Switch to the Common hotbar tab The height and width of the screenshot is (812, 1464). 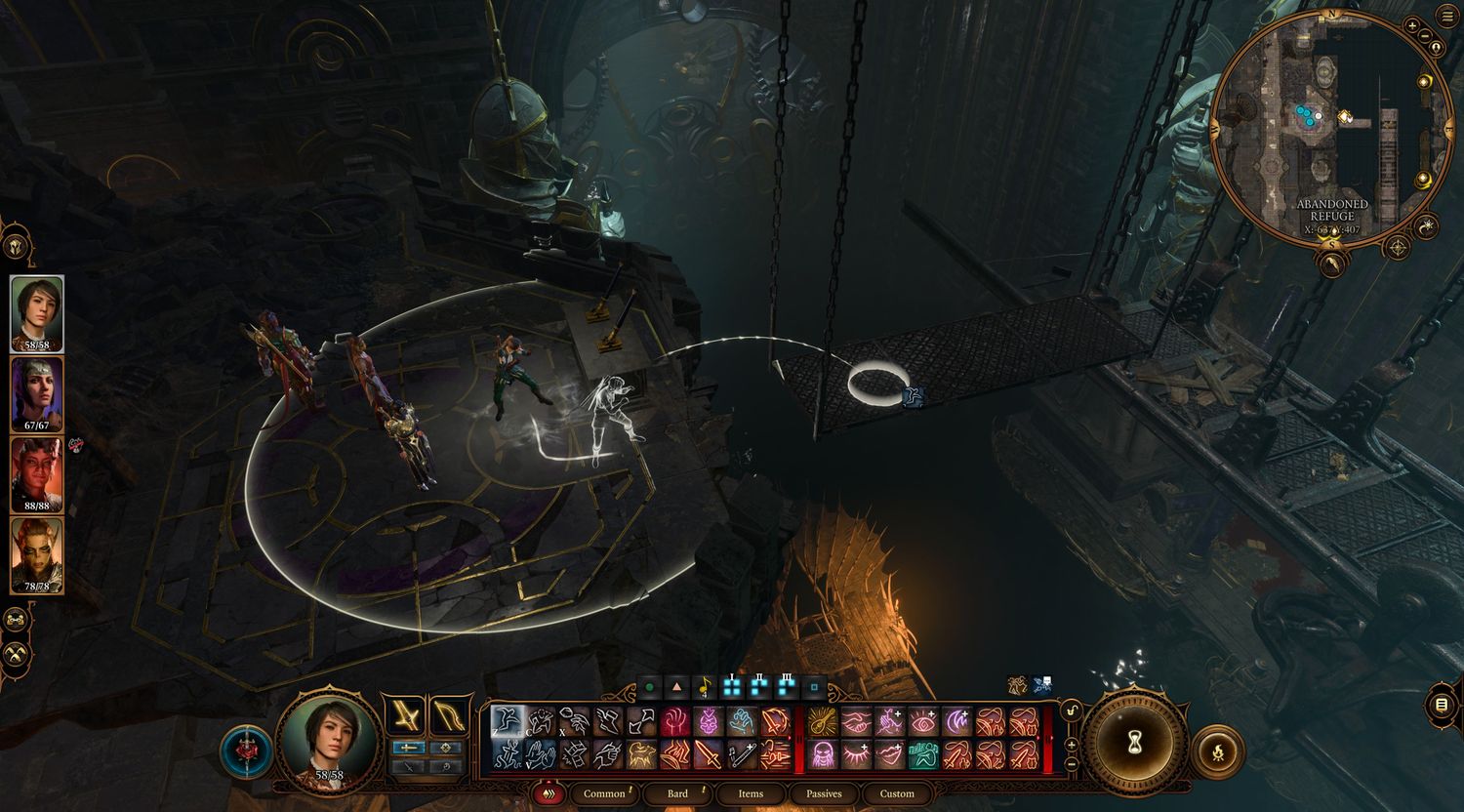coord(604,793)
